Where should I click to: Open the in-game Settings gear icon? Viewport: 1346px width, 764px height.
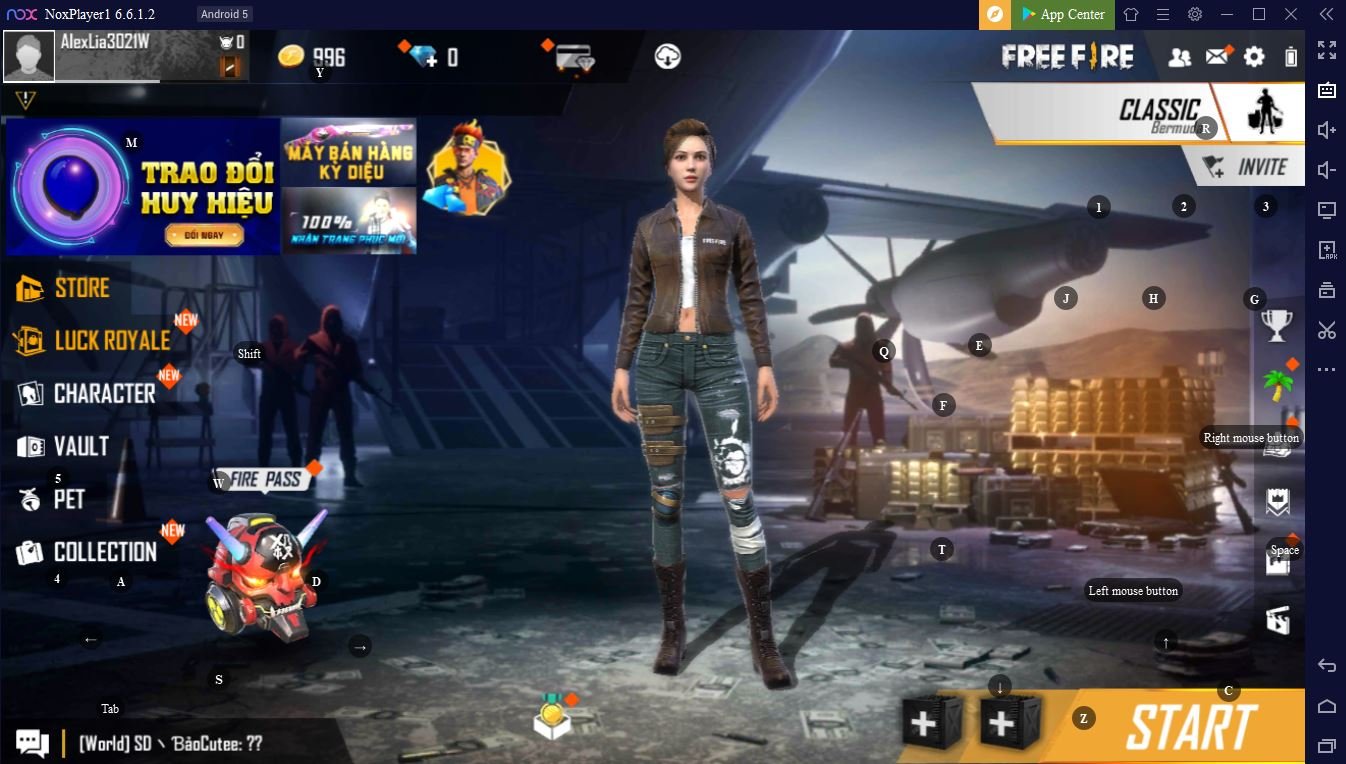pos(1254,57)
